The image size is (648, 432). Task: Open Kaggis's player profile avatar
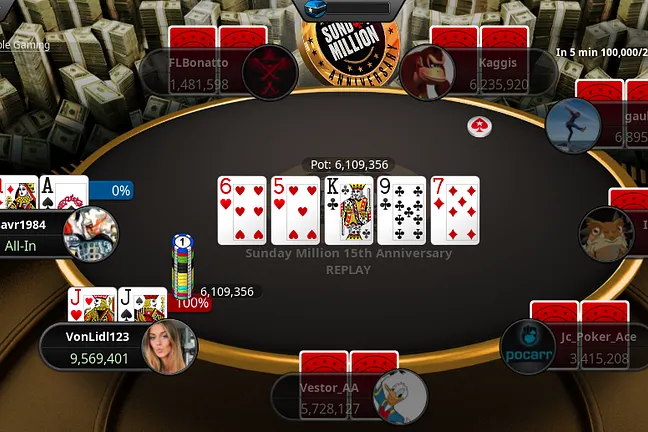click(x=428, y=71)
